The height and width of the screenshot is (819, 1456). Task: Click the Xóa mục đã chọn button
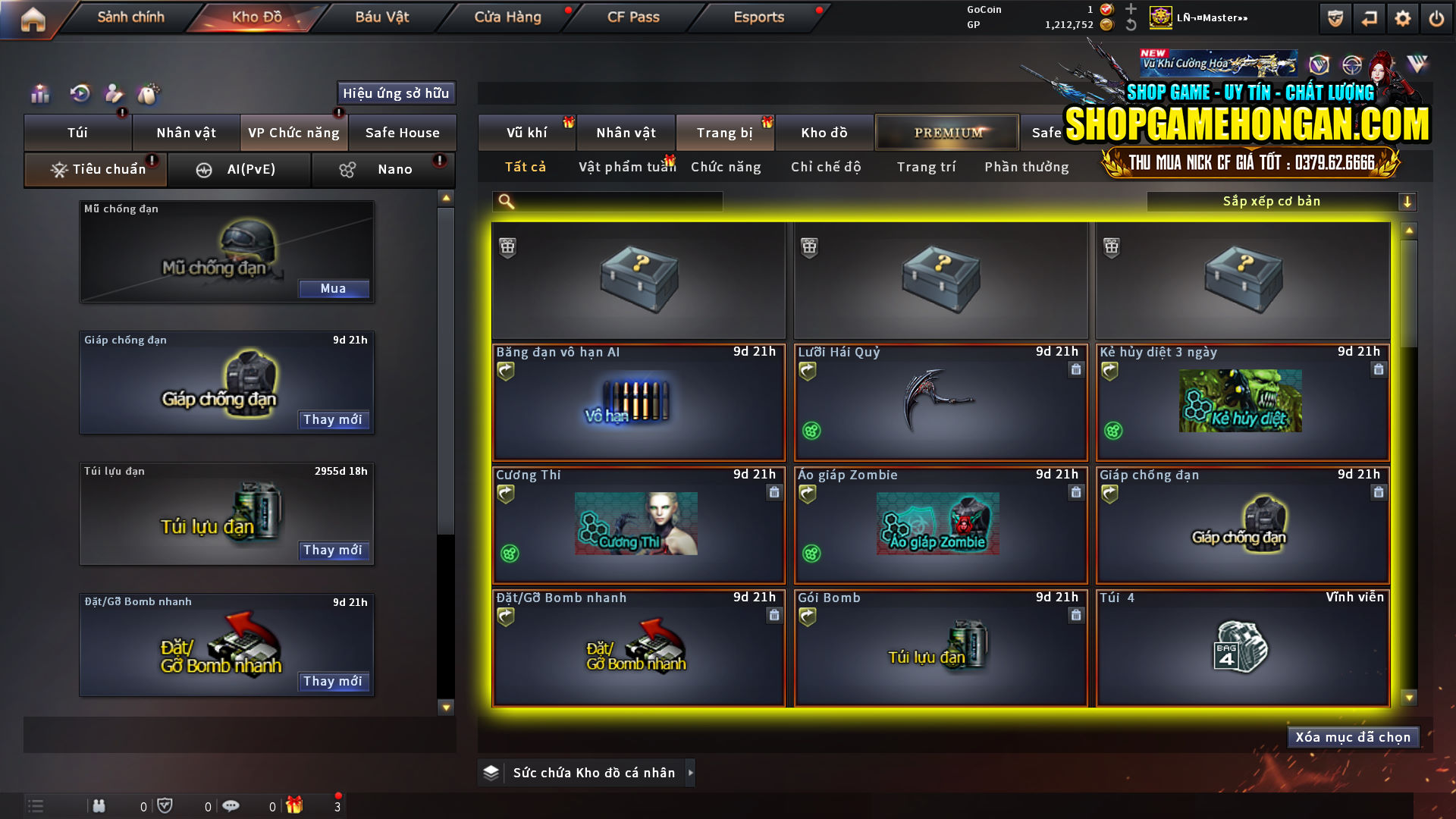1353,736
